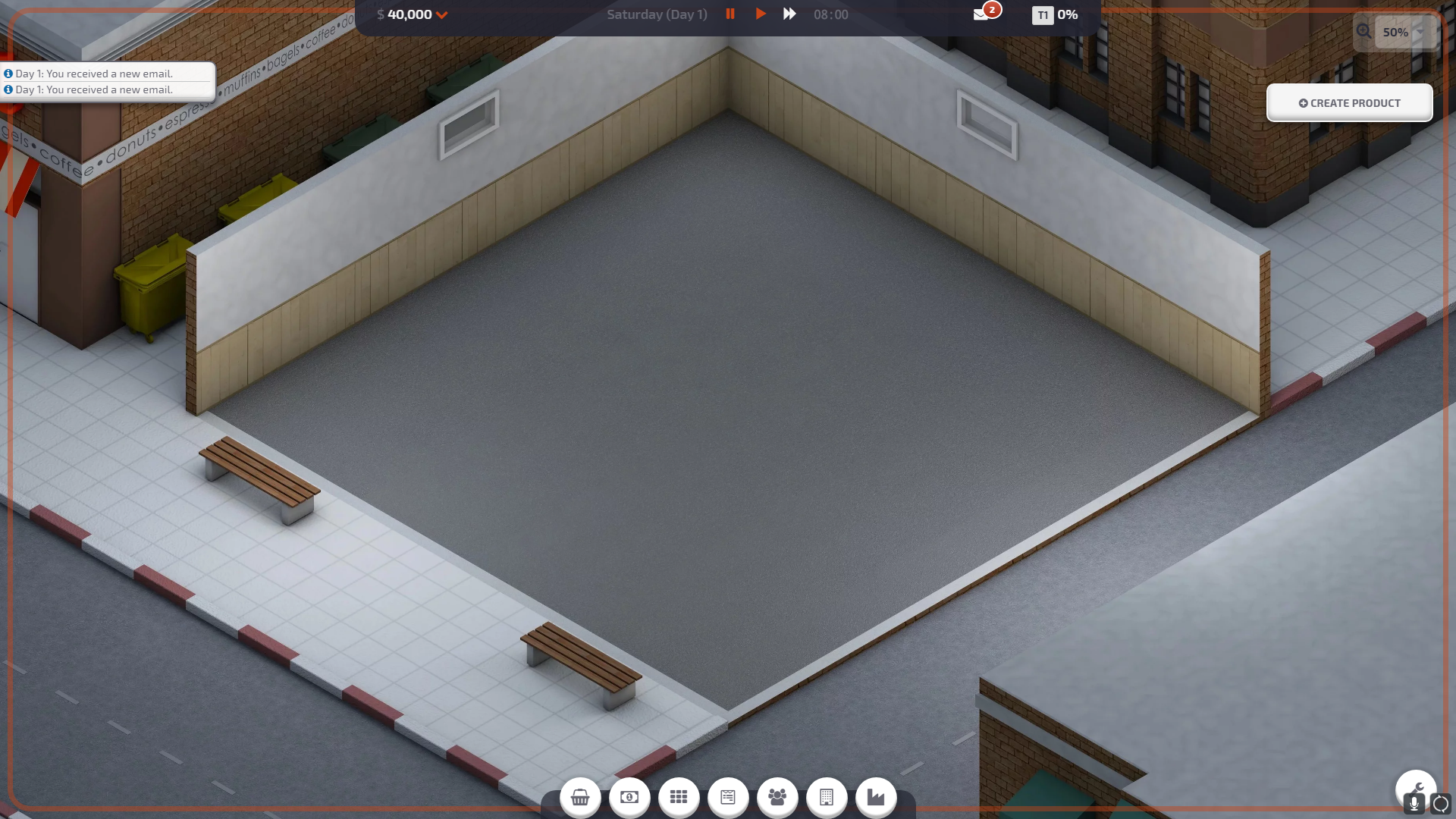Open the employees panel
Screen dimensions: 1456x819
(x=777, y=797)
